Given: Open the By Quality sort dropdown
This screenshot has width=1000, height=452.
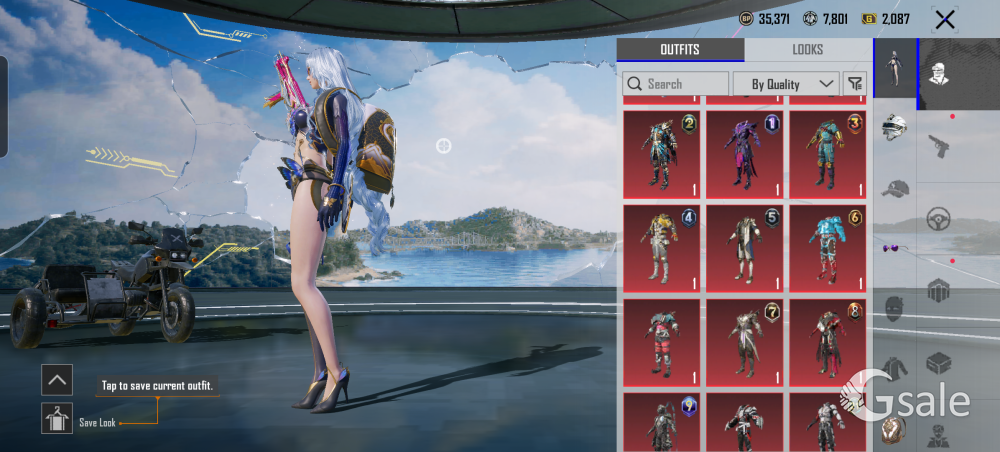Looking at the screenshot, I should pyautogui.click(x=785, y=84).
